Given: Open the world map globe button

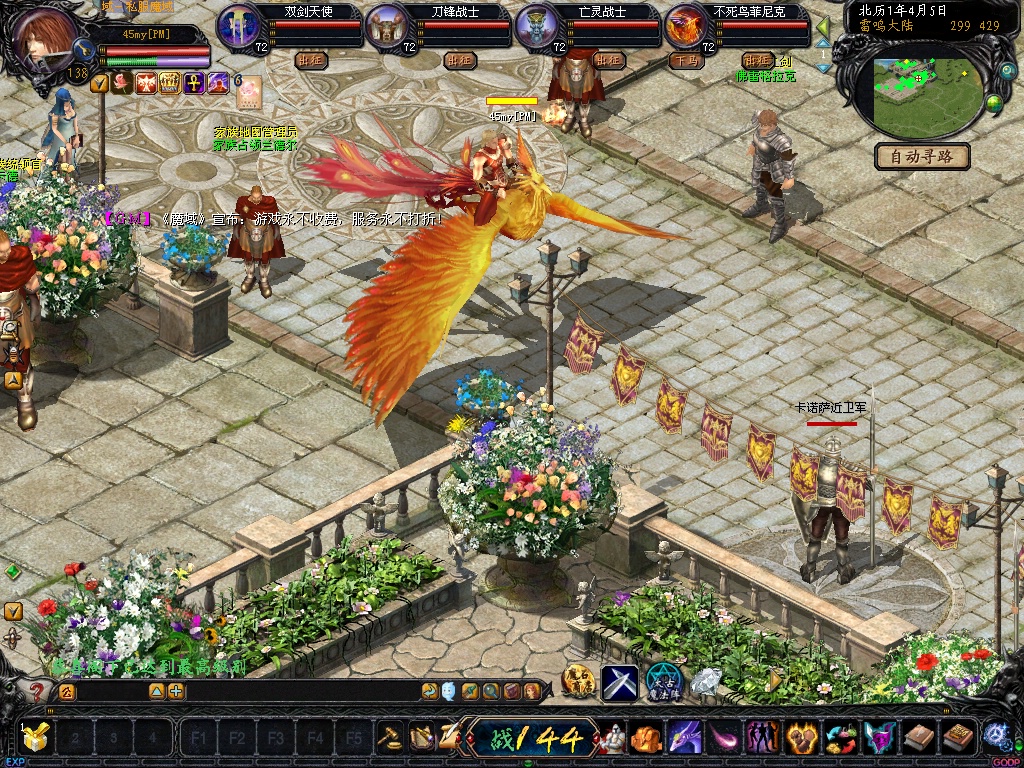Looking at the screenshot, I should tap(994, 103).
